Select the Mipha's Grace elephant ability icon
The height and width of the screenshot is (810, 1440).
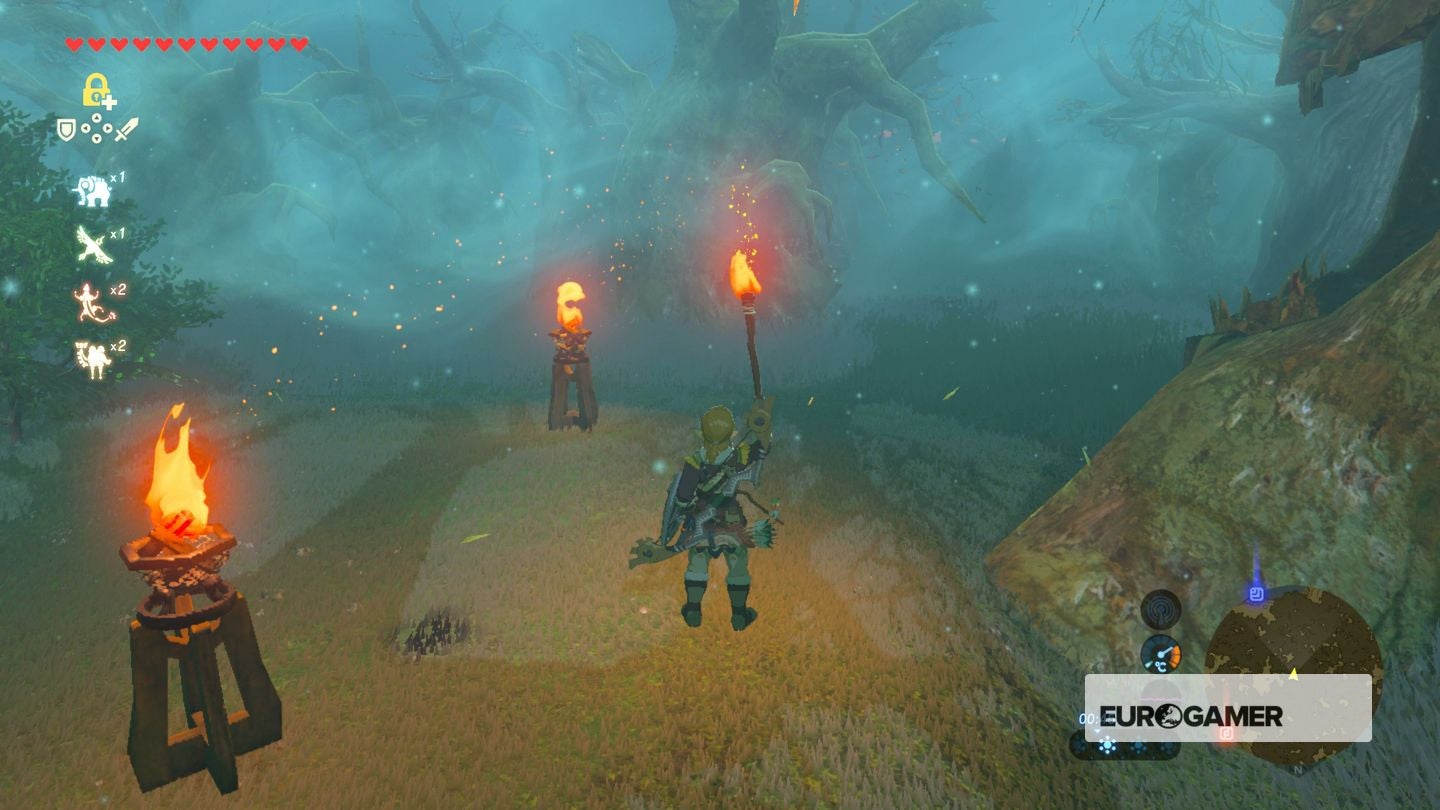tap(92, 190)
